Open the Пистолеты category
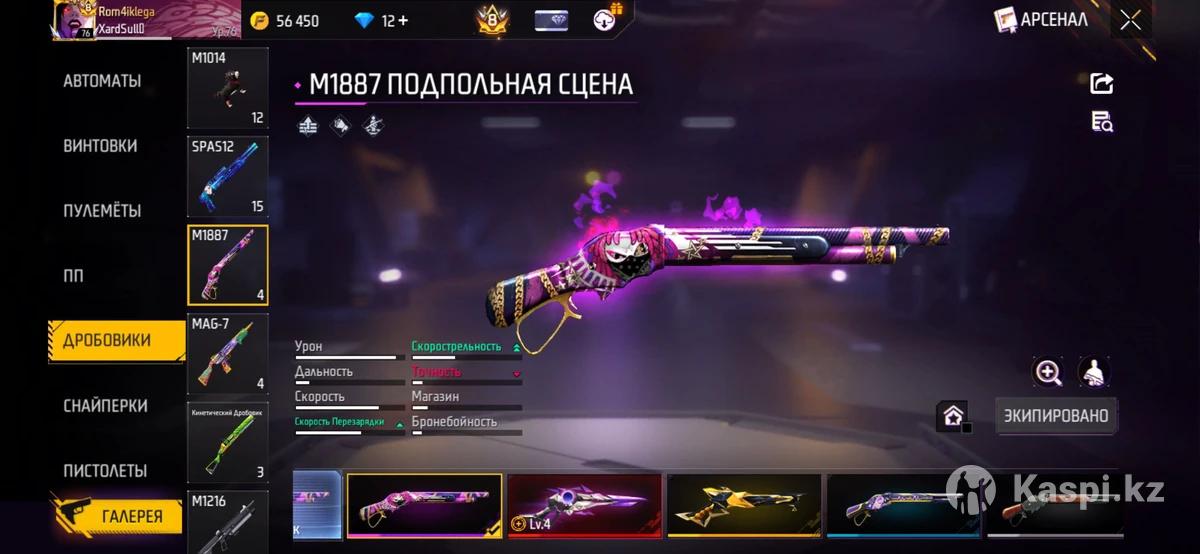This screenshot has height=554, width=1200. tap(105, 471)
